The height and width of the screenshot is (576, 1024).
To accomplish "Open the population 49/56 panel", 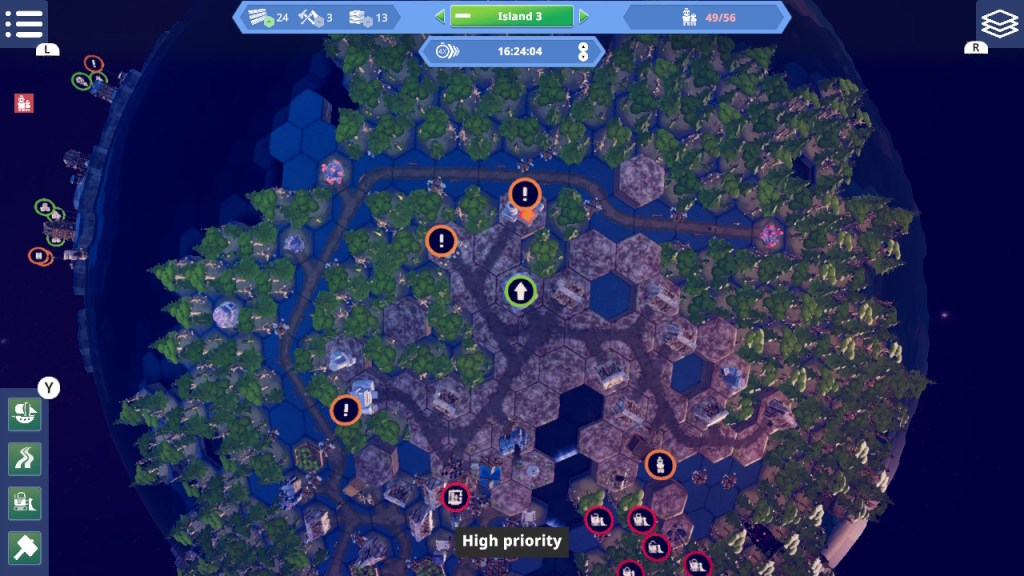I will pos(703,17).
